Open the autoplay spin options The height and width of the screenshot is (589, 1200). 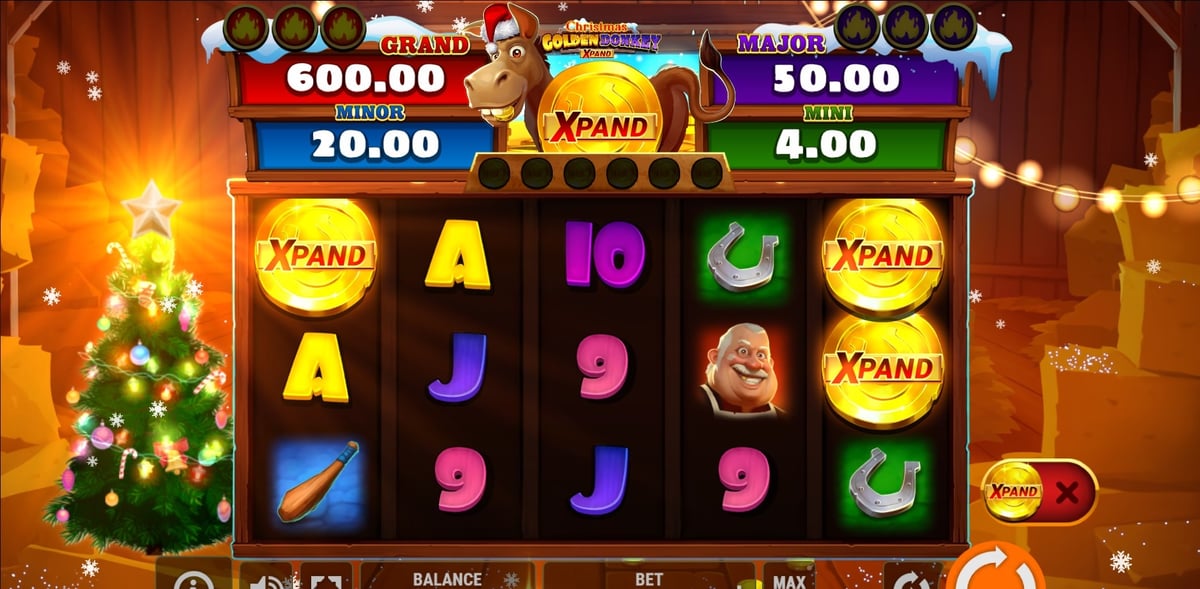click(x=912, y=579)
